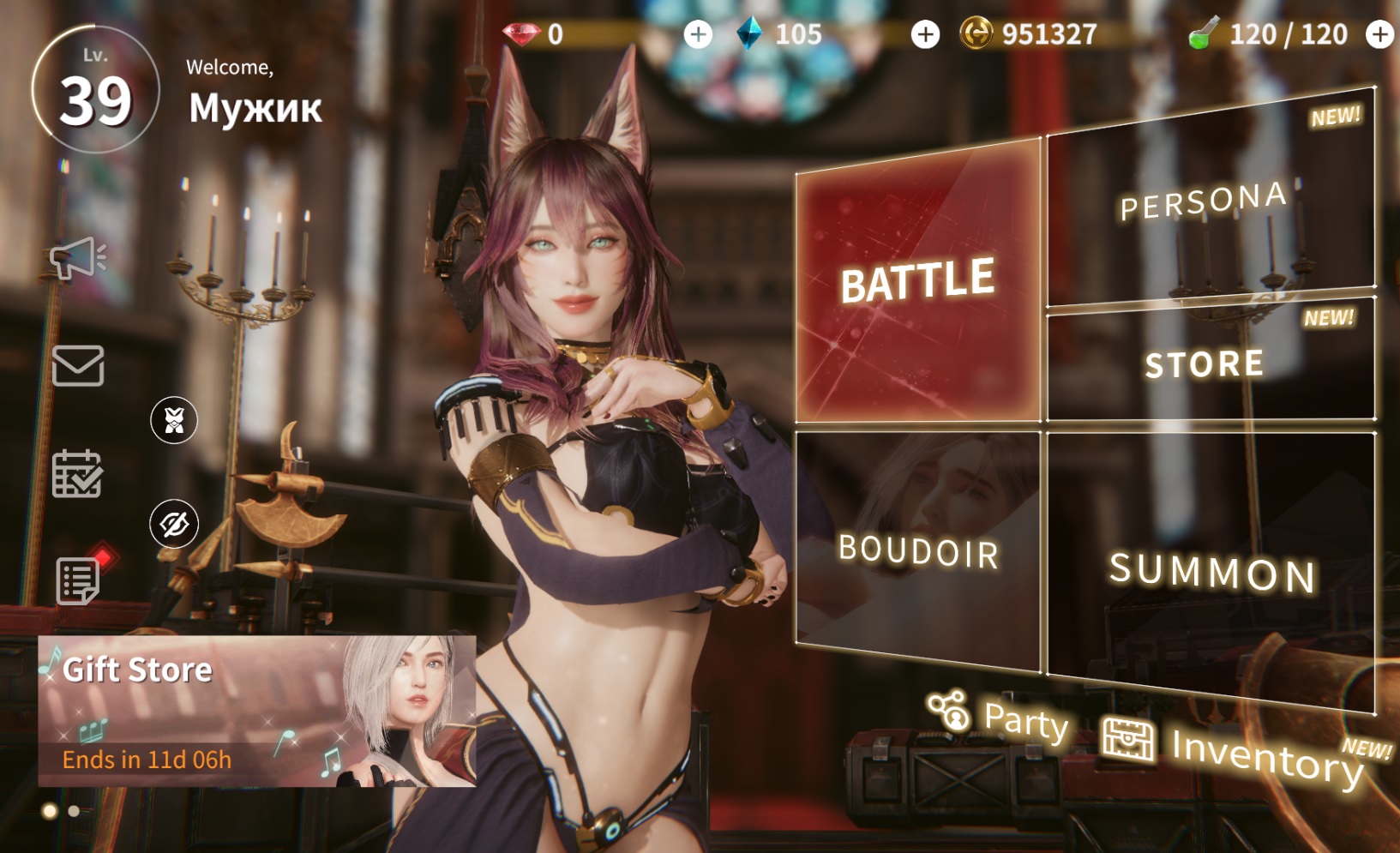
Task: Open the SUMMON panel
Action: [1211, 572]
